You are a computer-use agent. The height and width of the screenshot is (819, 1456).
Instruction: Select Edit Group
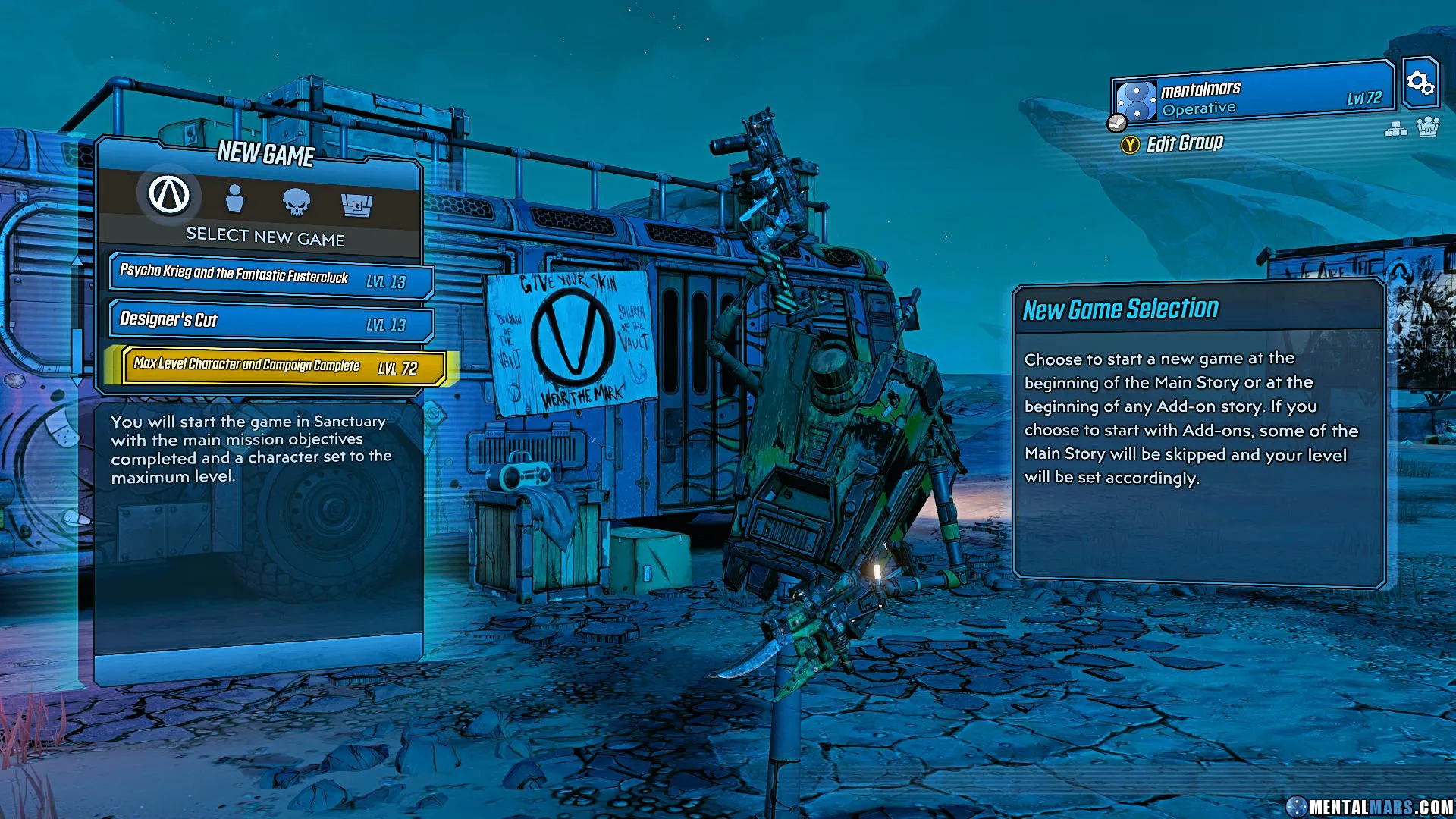(x=1185, y=143)
